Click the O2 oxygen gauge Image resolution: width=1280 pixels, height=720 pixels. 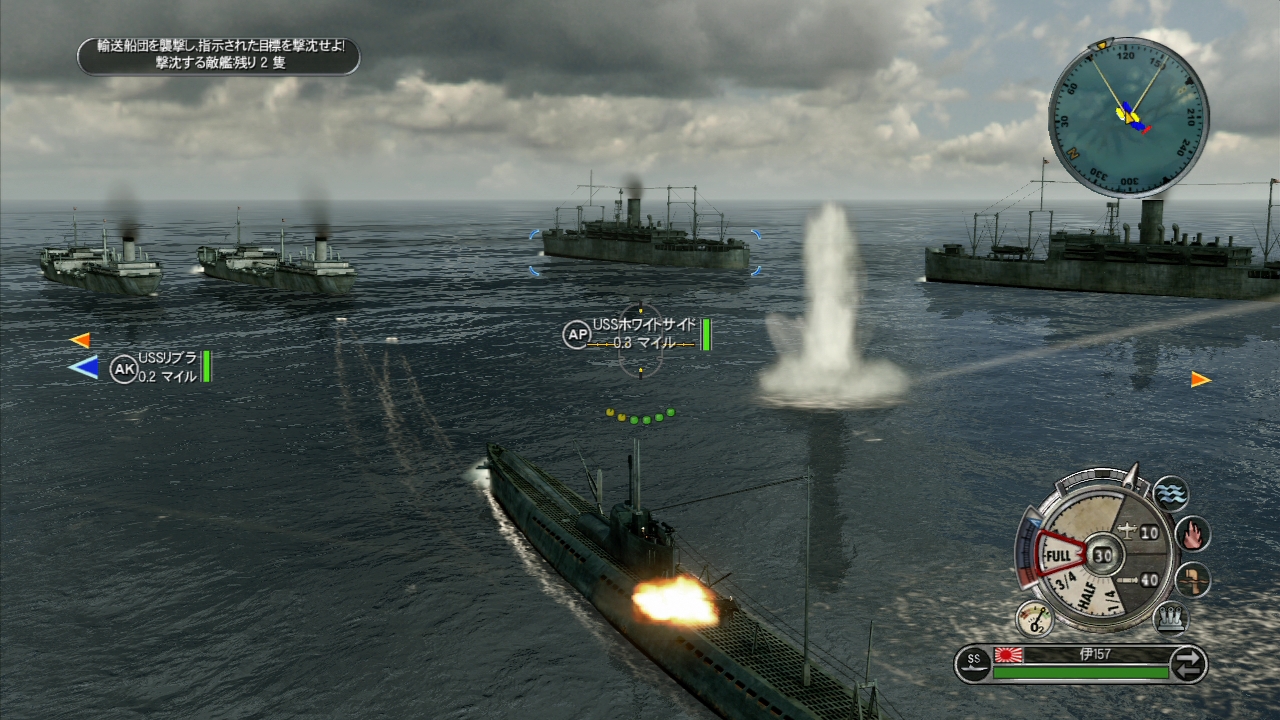1035,619
